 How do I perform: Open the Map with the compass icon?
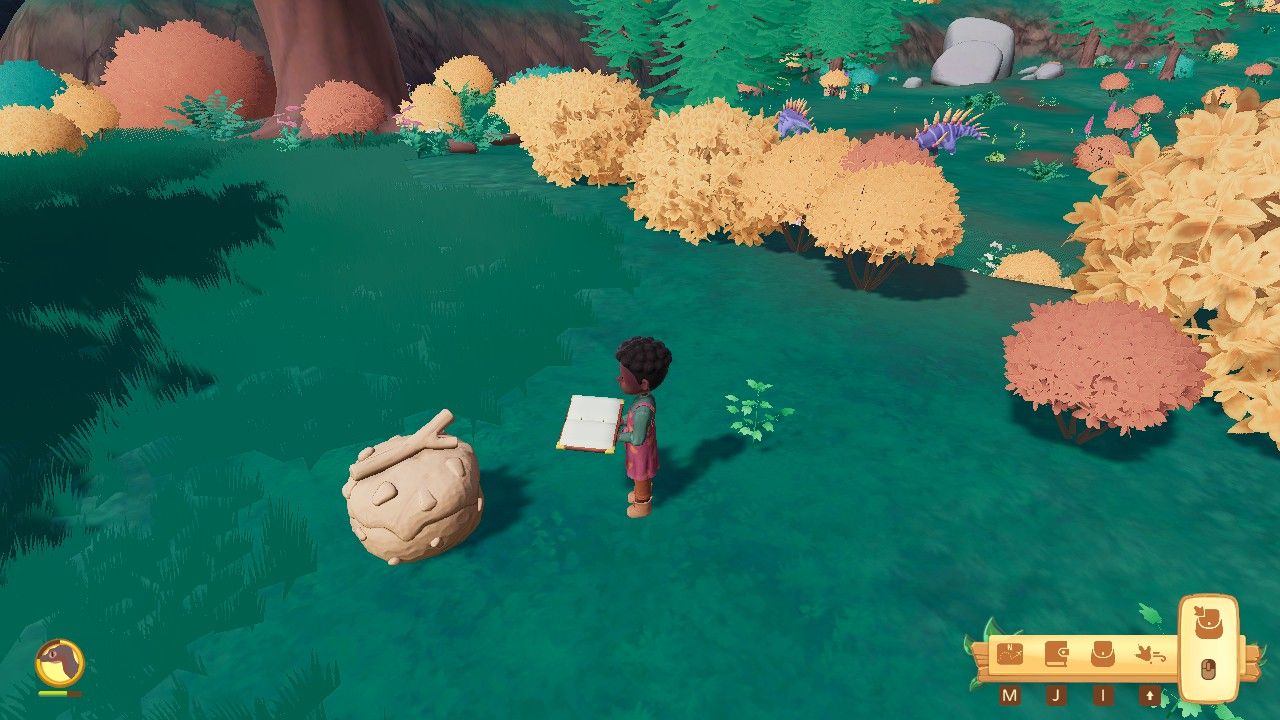(1009, 655)
